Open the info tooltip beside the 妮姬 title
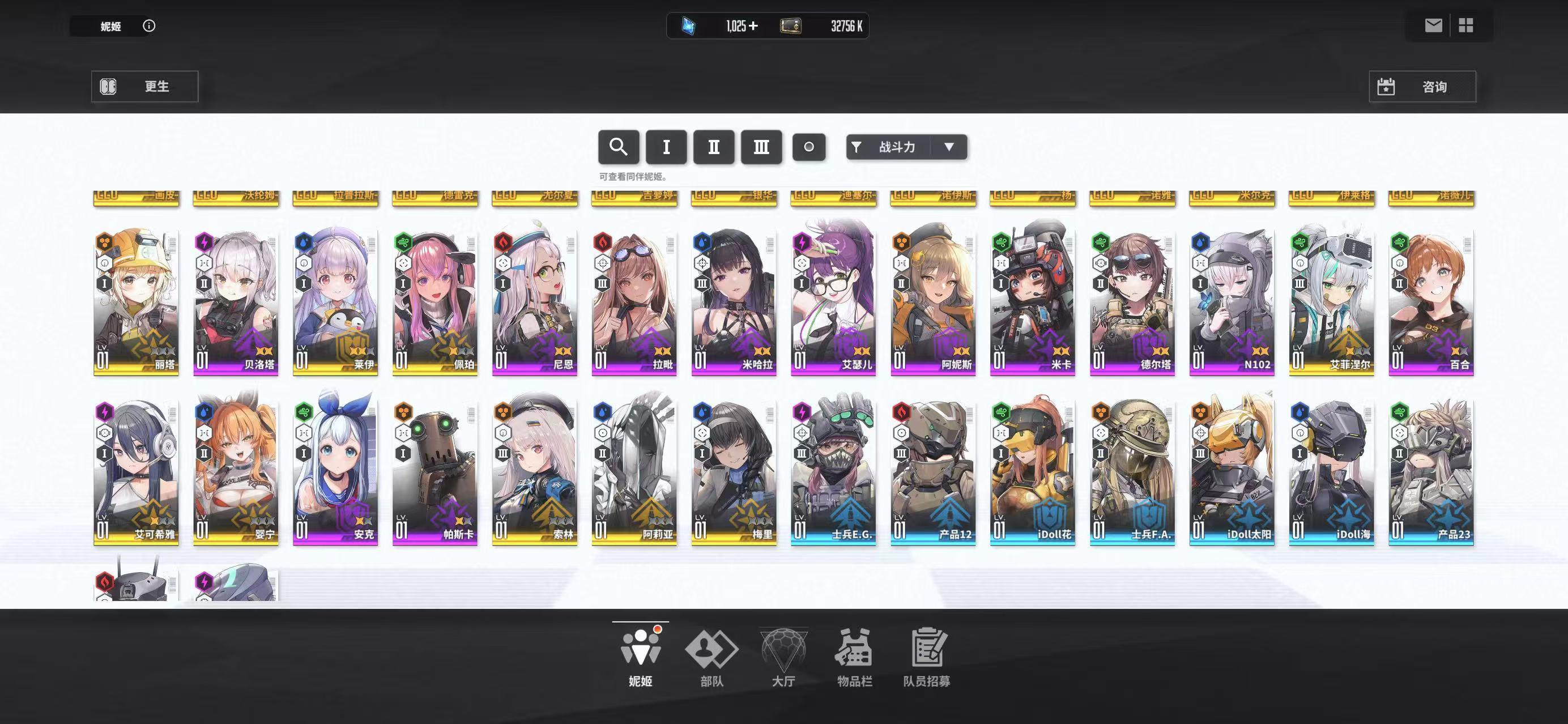1568x724 pixels. (148, 25)
